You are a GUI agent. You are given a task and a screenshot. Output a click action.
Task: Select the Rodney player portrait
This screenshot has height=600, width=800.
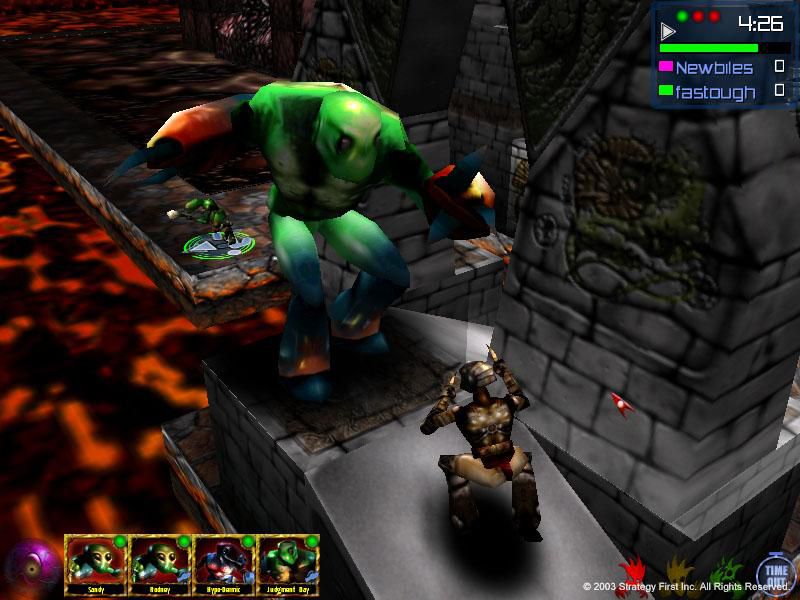(x=160, y=560)
